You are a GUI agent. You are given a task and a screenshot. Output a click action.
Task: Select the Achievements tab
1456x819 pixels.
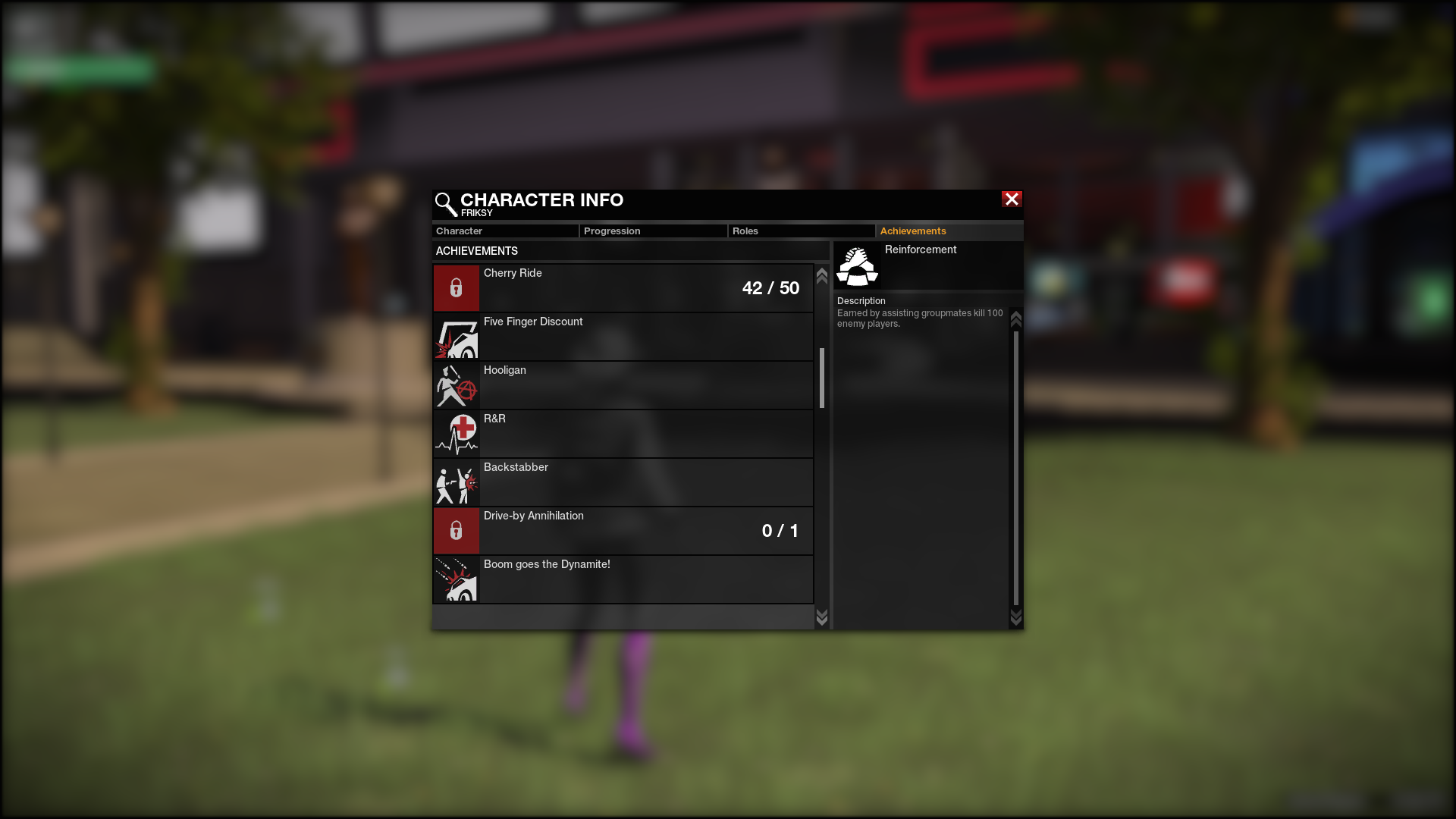[x=949, y=231]
